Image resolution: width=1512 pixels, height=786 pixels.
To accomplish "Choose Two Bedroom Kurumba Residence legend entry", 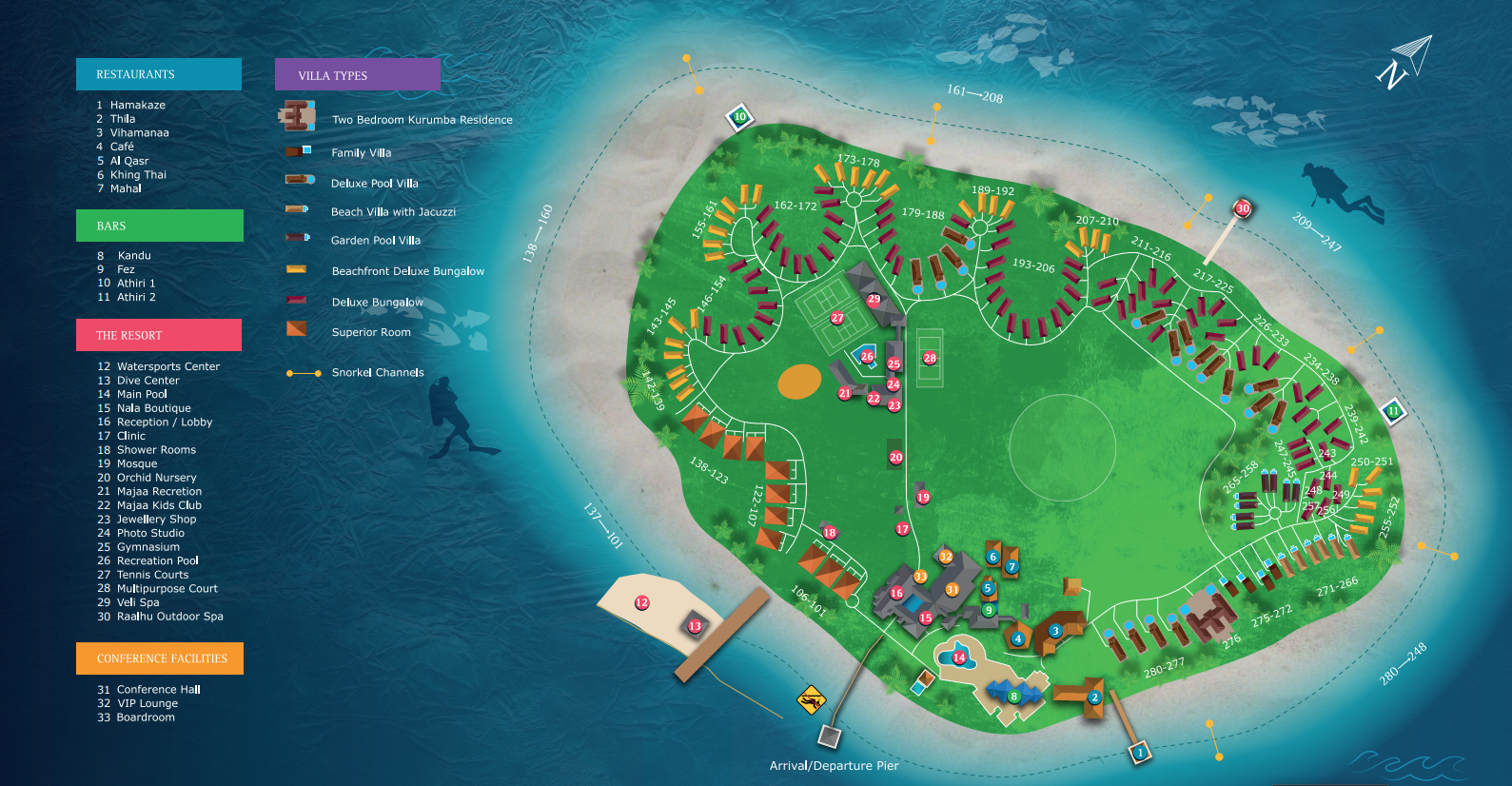I will 422,120.
